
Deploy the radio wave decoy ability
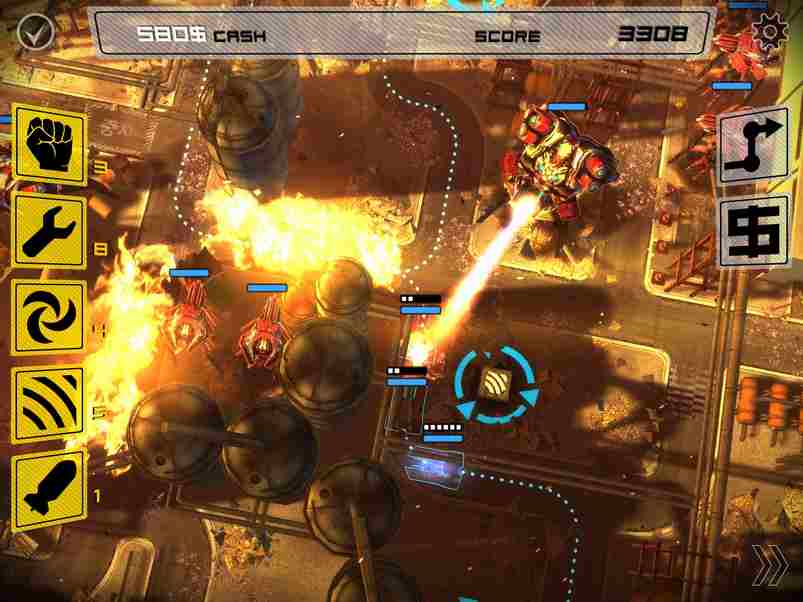49,402
